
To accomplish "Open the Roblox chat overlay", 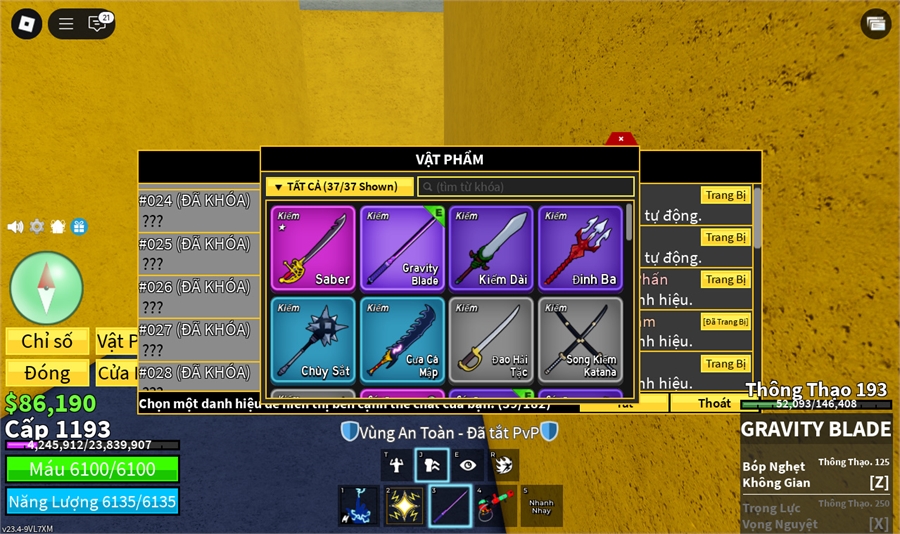I will tap(97, 24).
